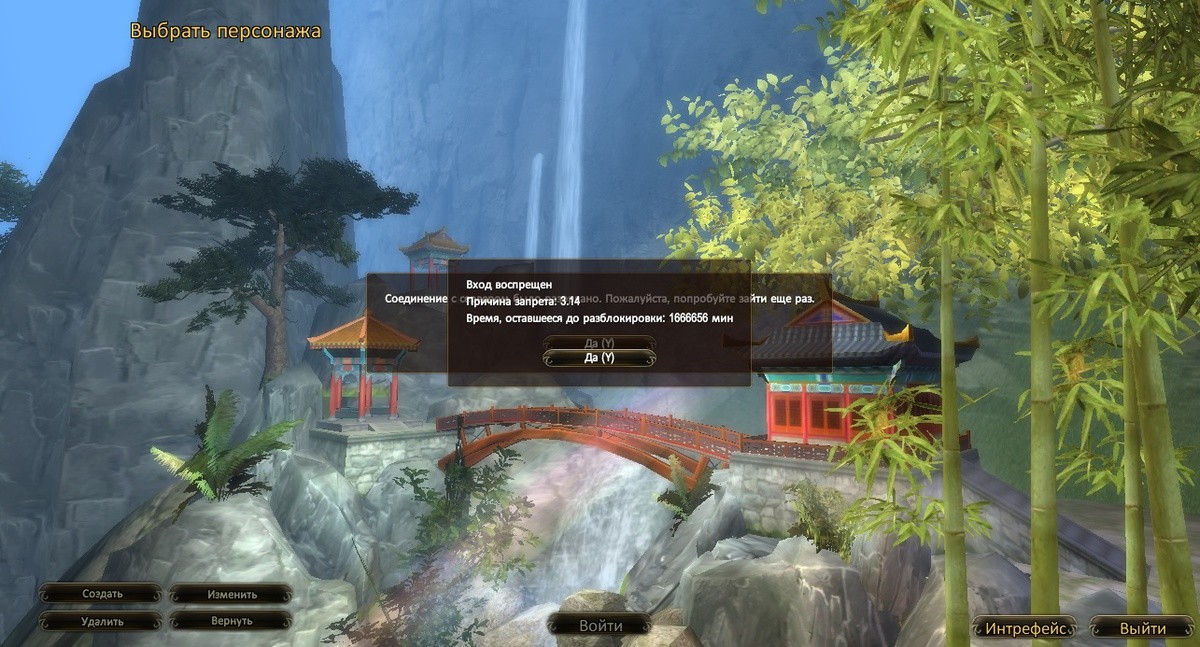Exit using the Выйти button
The height and width of the screenshot is (647, 1200).
(x=1142, y=628)
